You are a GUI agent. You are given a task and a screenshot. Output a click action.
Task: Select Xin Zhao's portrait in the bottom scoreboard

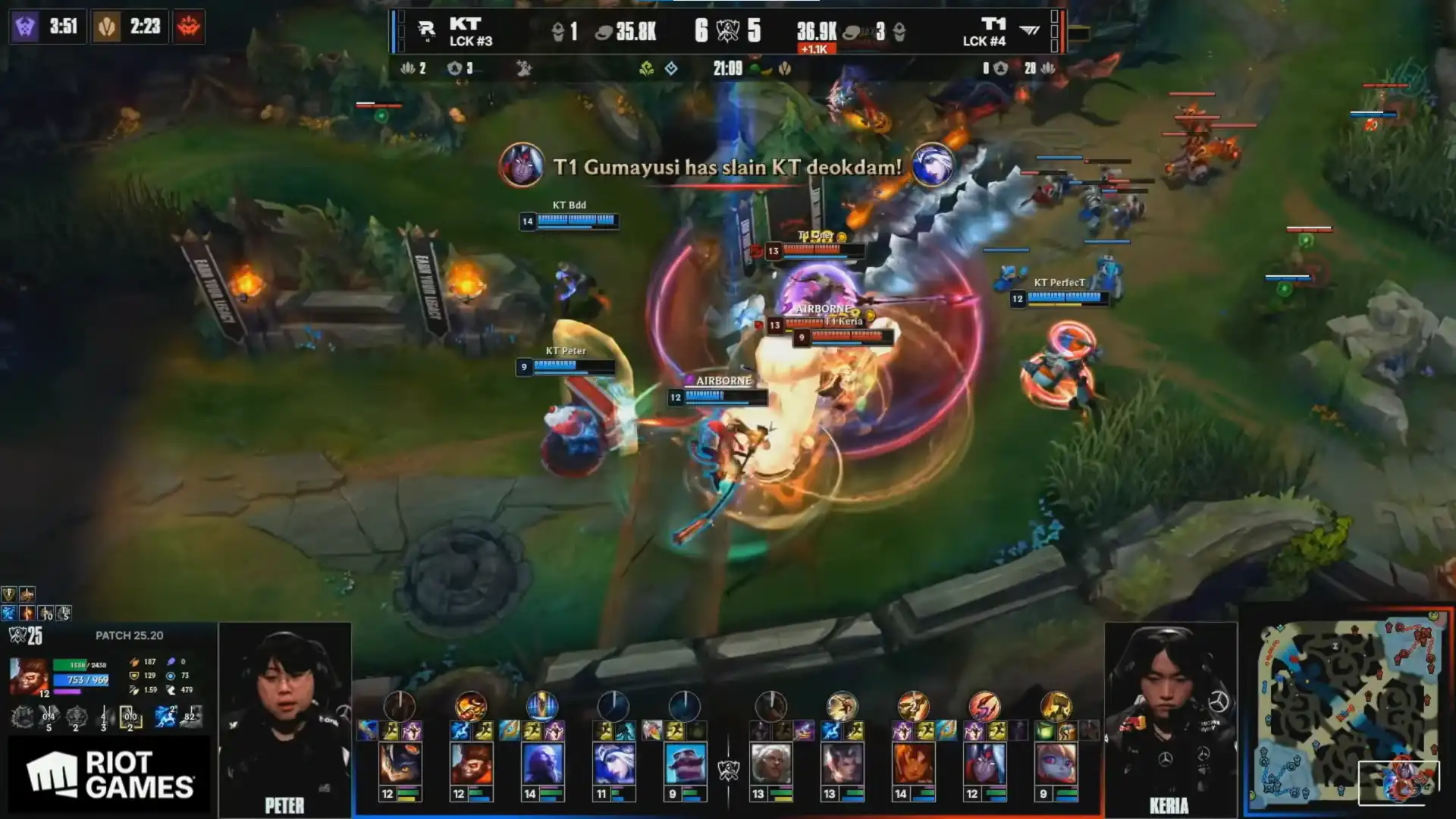click(842, 764)
